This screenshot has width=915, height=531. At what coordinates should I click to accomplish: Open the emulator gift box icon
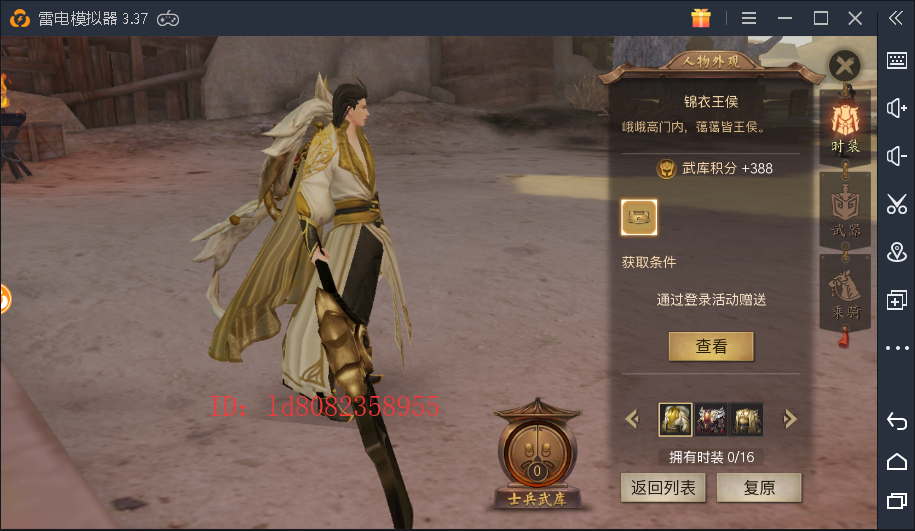pos(701,18)
